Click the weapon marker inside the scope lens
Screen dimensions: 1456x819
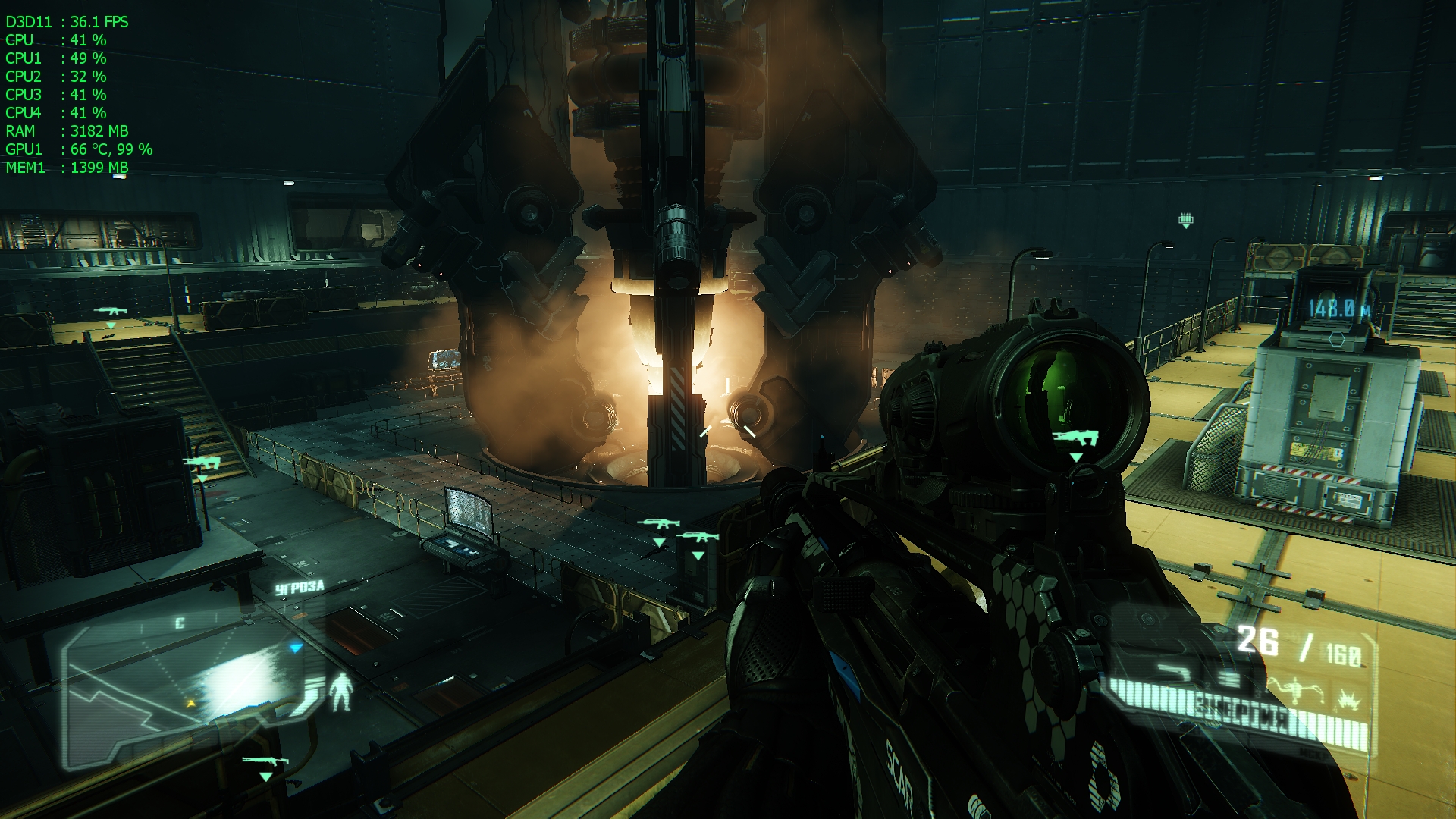1075,438
